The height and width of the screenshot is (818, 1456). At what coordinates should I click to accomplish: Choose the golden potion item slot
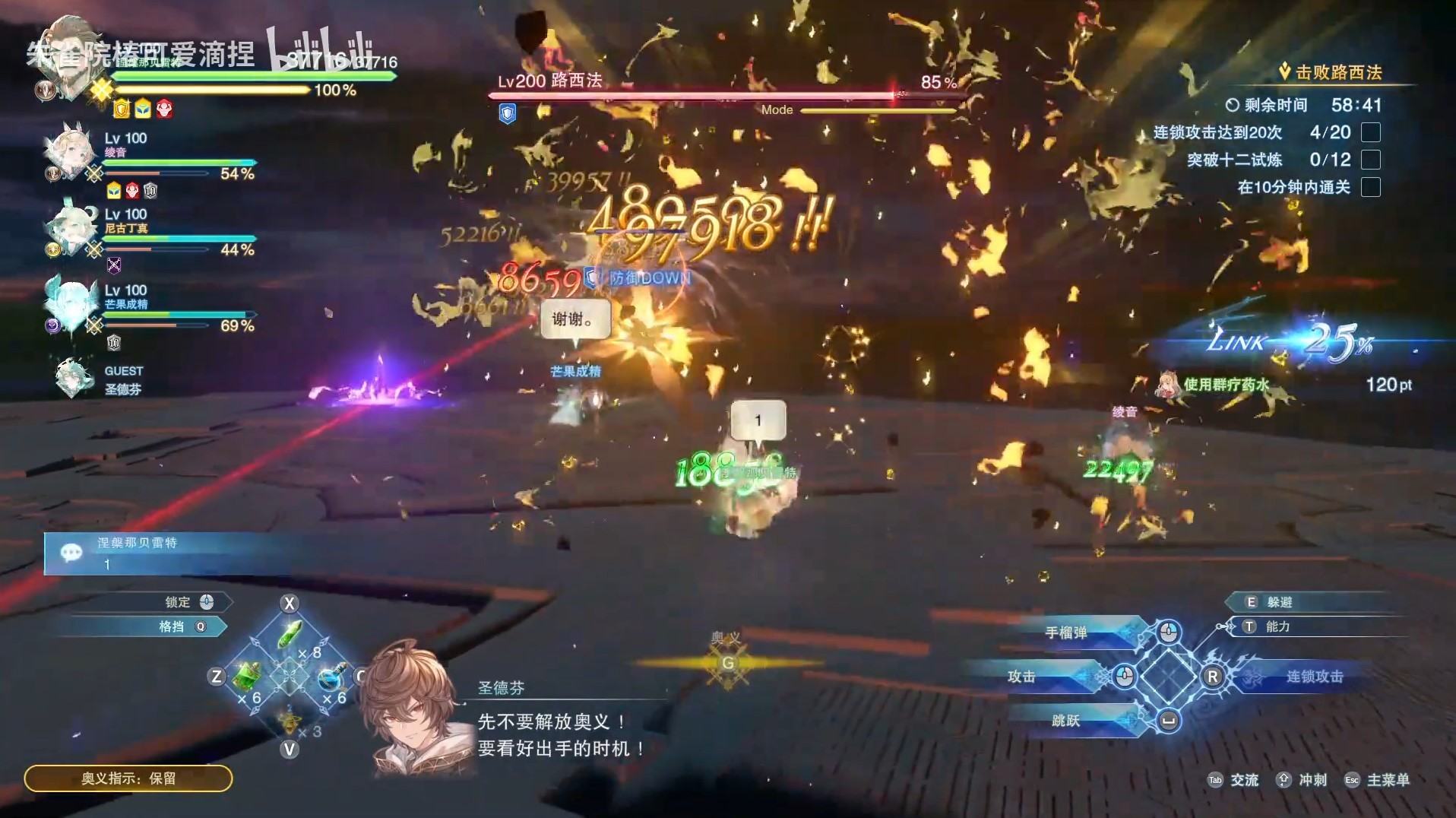point(289,718)
